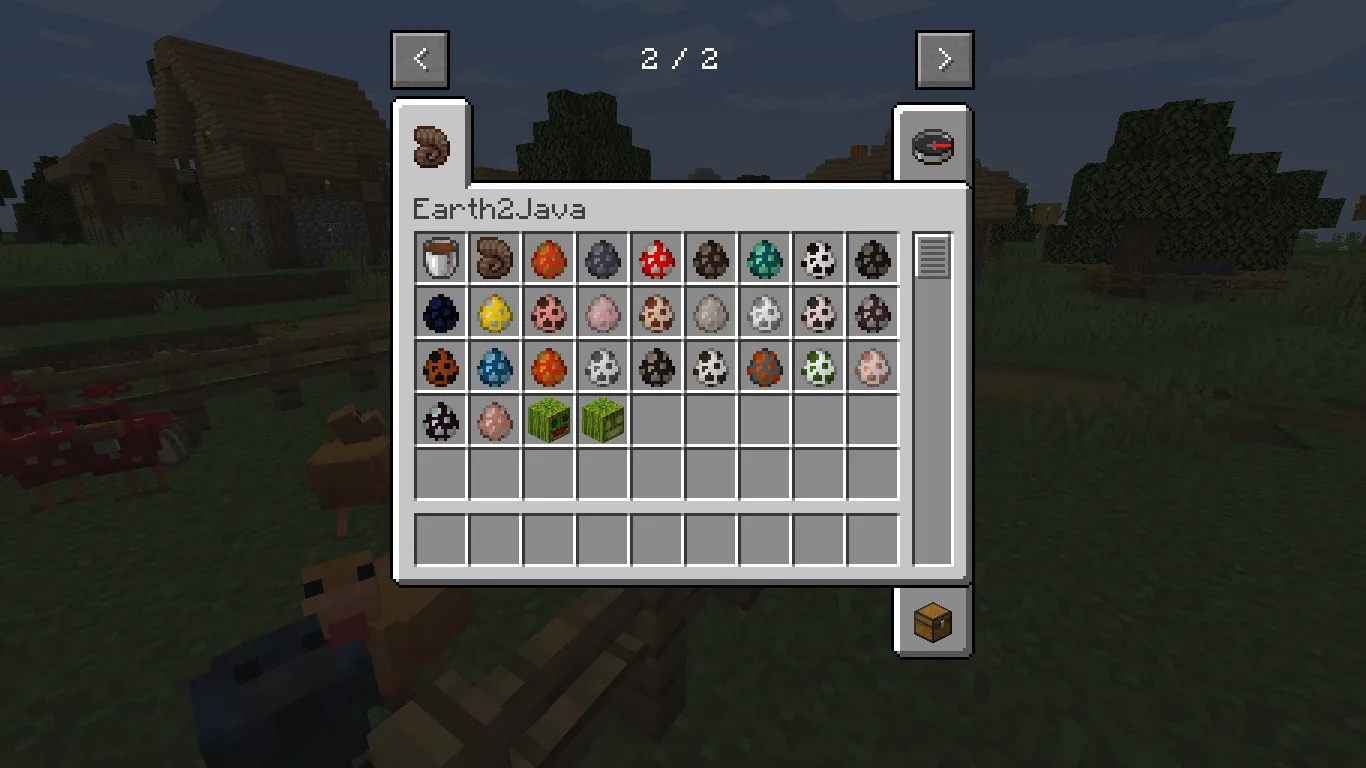Select the orange lava-textured spawn egg
1366x768 pixels.
tap(548, 258)
